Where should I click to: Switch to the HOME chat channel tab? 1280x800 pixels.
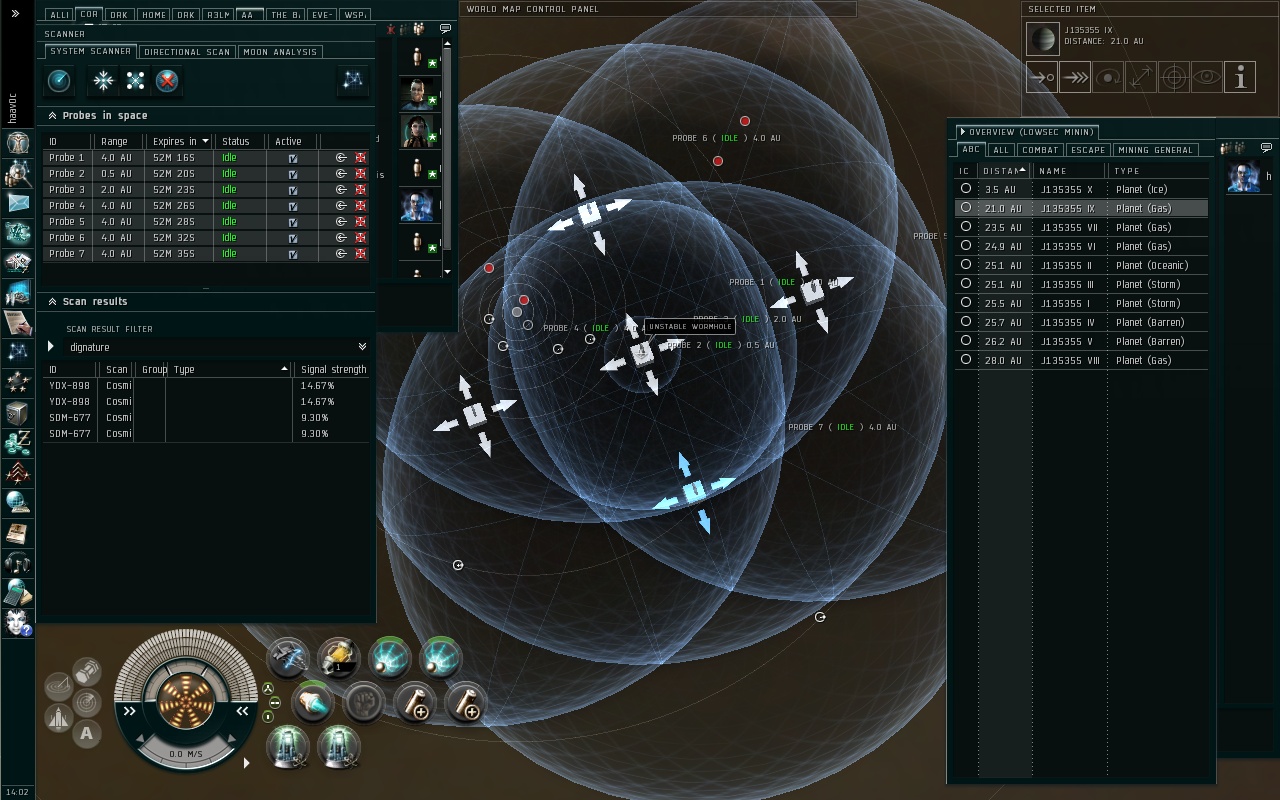coord(153,15)
